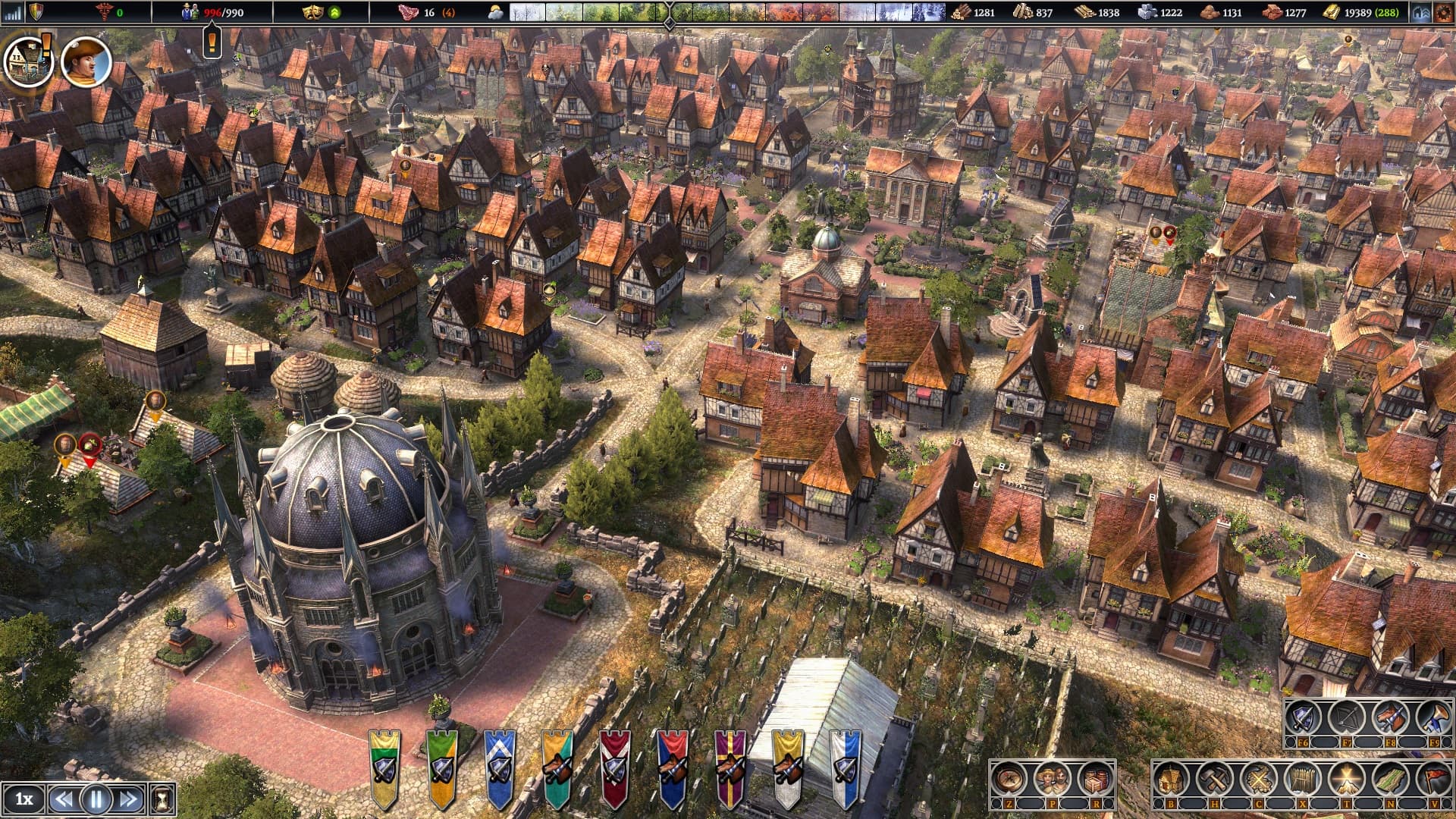Pause the game with the pause button

click(96, 799)
